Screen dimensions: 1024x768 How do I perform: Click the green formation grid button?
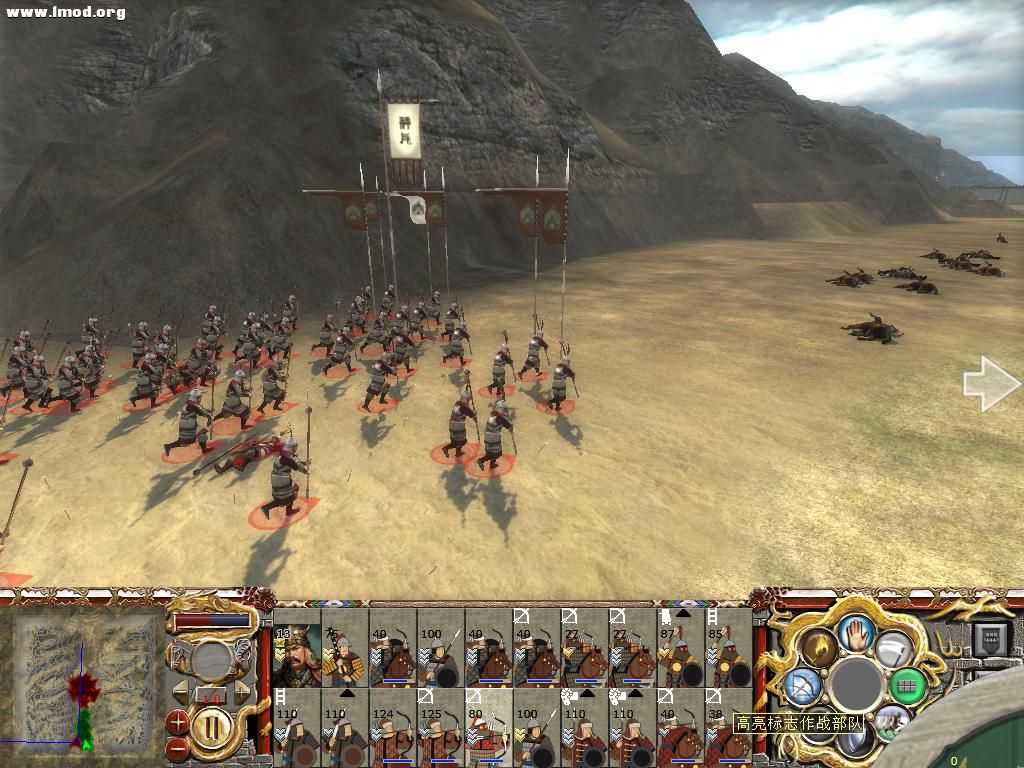point(908,686)
